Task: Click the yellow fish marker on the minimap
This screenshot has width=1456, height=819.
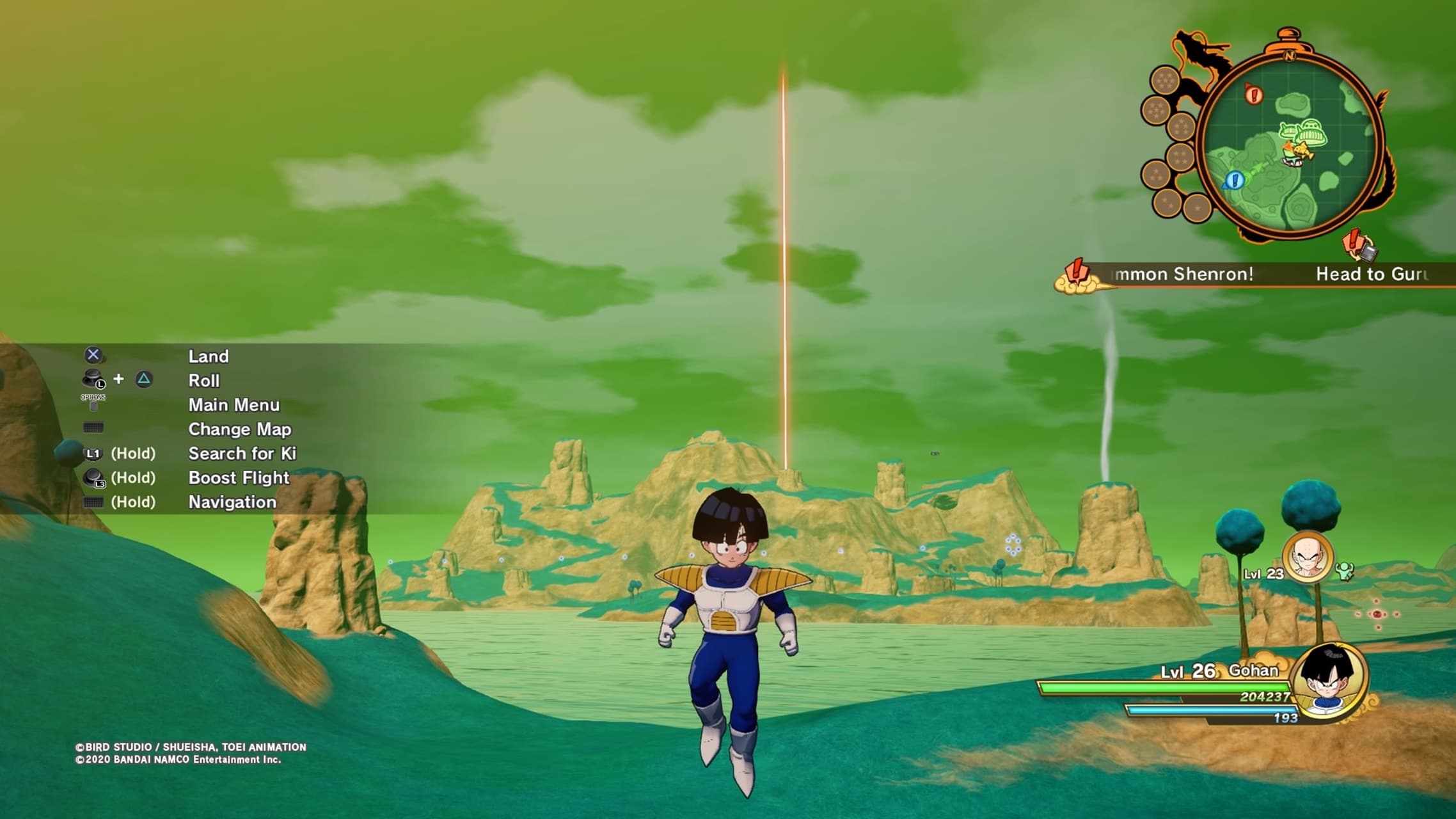Action: (1301, 152)
